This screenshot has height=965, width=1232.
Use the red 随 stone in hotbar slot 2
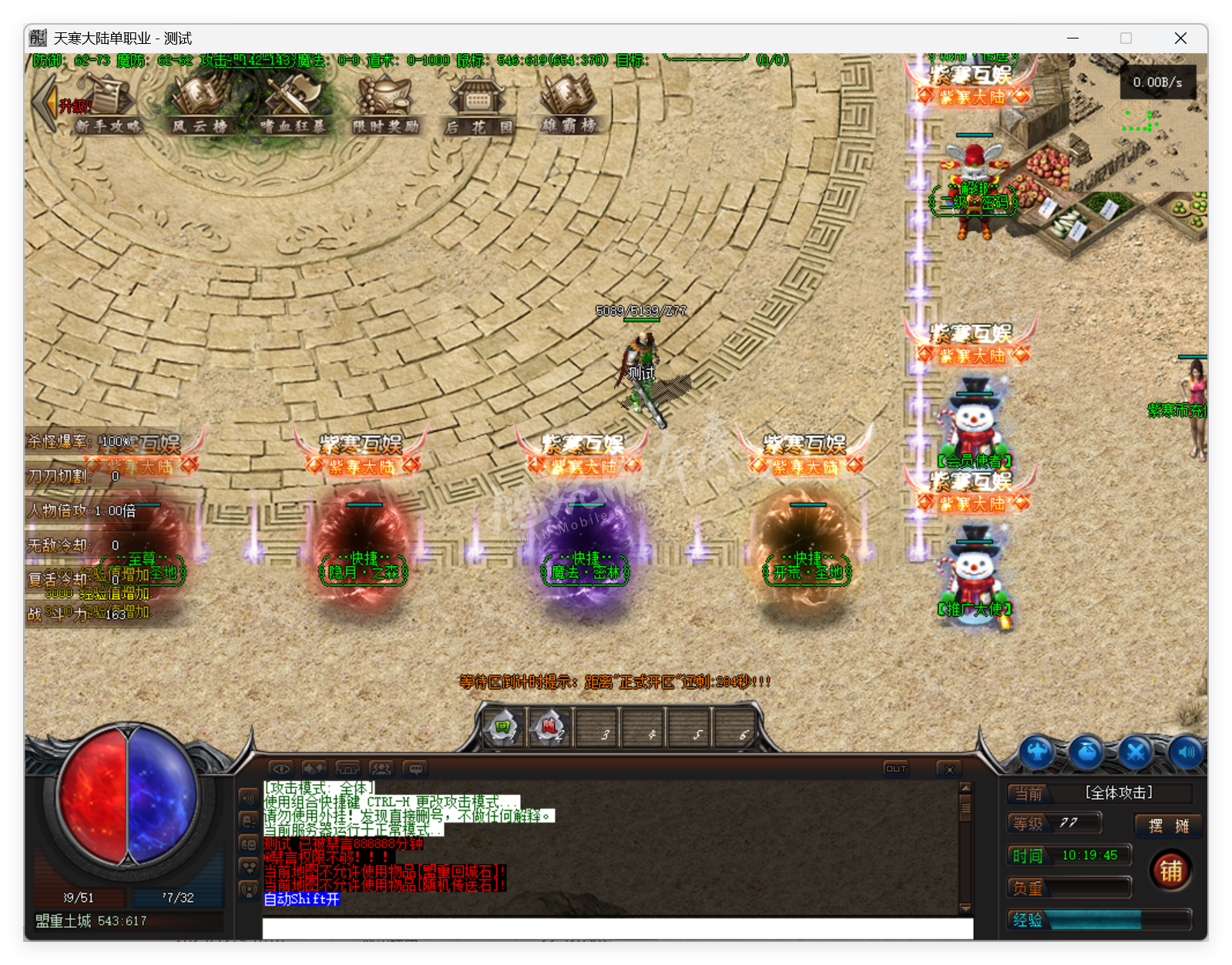pyautogui.click(x=549, y=727)
